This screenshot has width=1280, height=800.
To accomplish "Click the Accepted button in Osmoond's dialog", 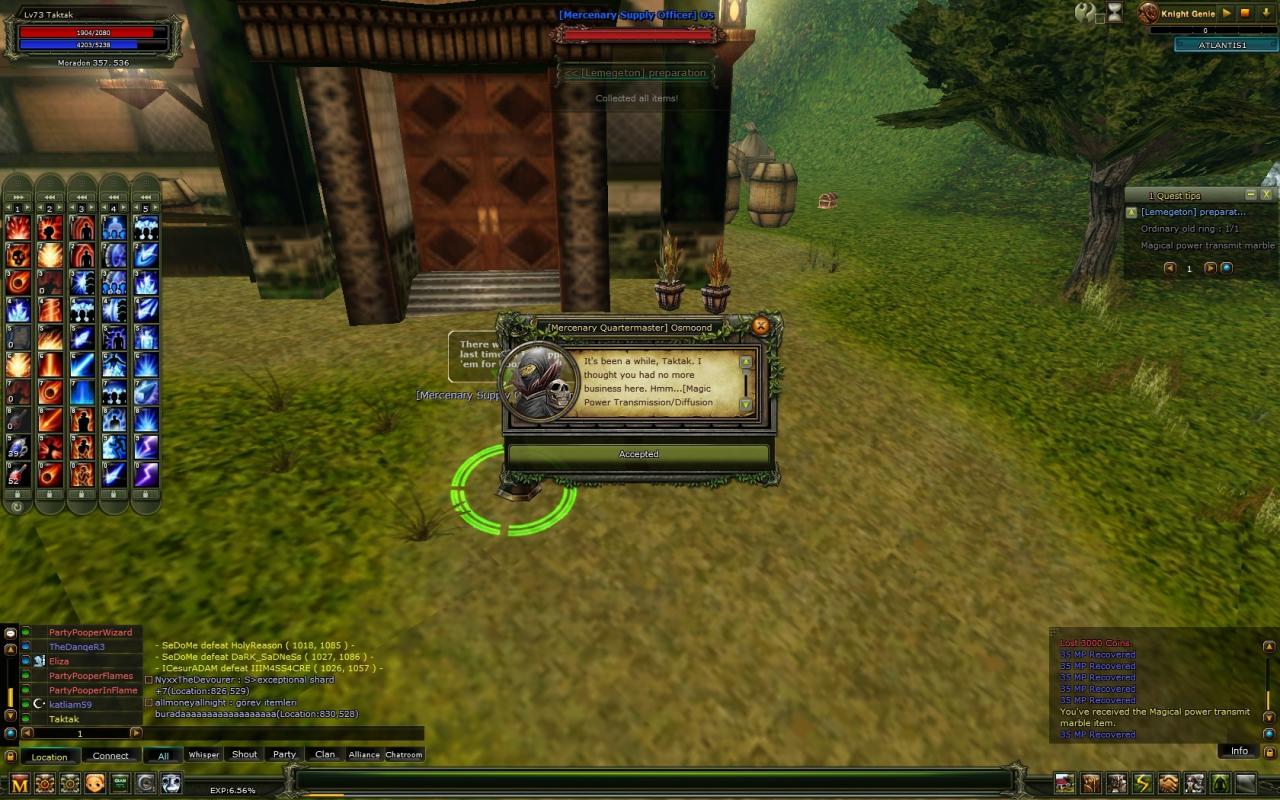I will click(638, 454).
